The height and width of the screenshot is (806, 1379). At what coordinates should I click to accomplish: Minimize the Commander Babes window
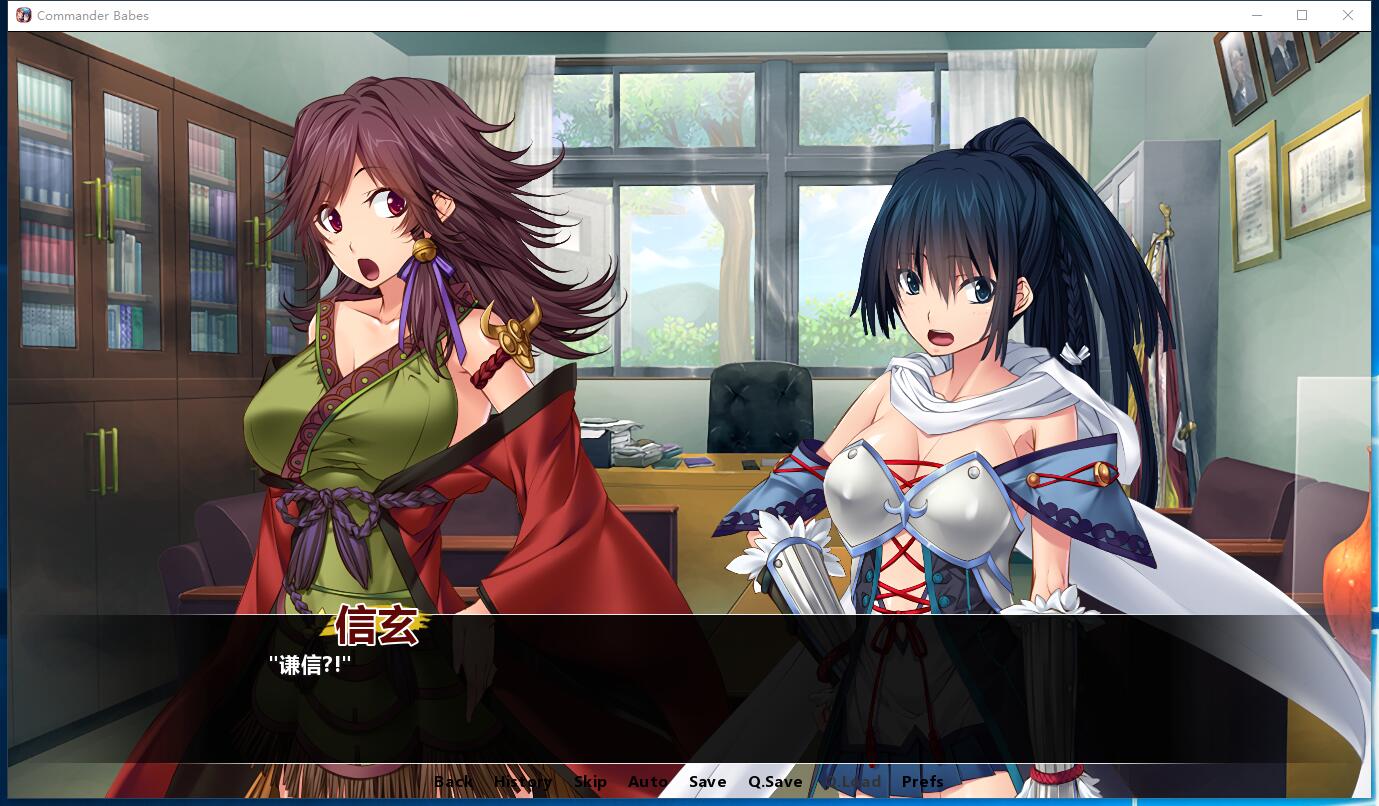1258,15
